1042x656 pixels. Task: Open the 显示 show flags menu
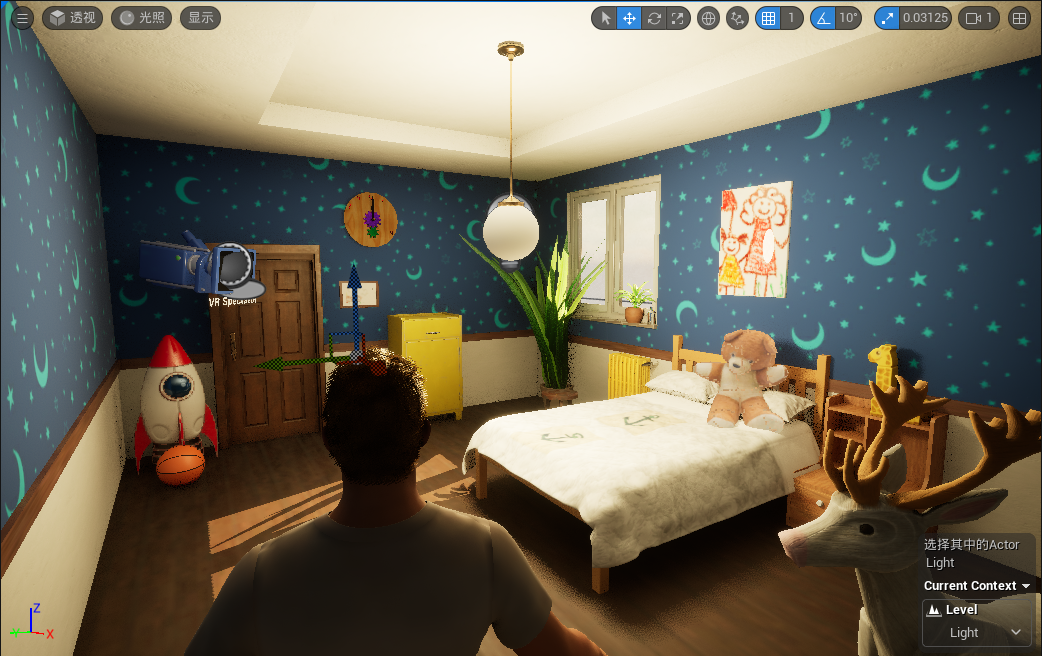200,18
